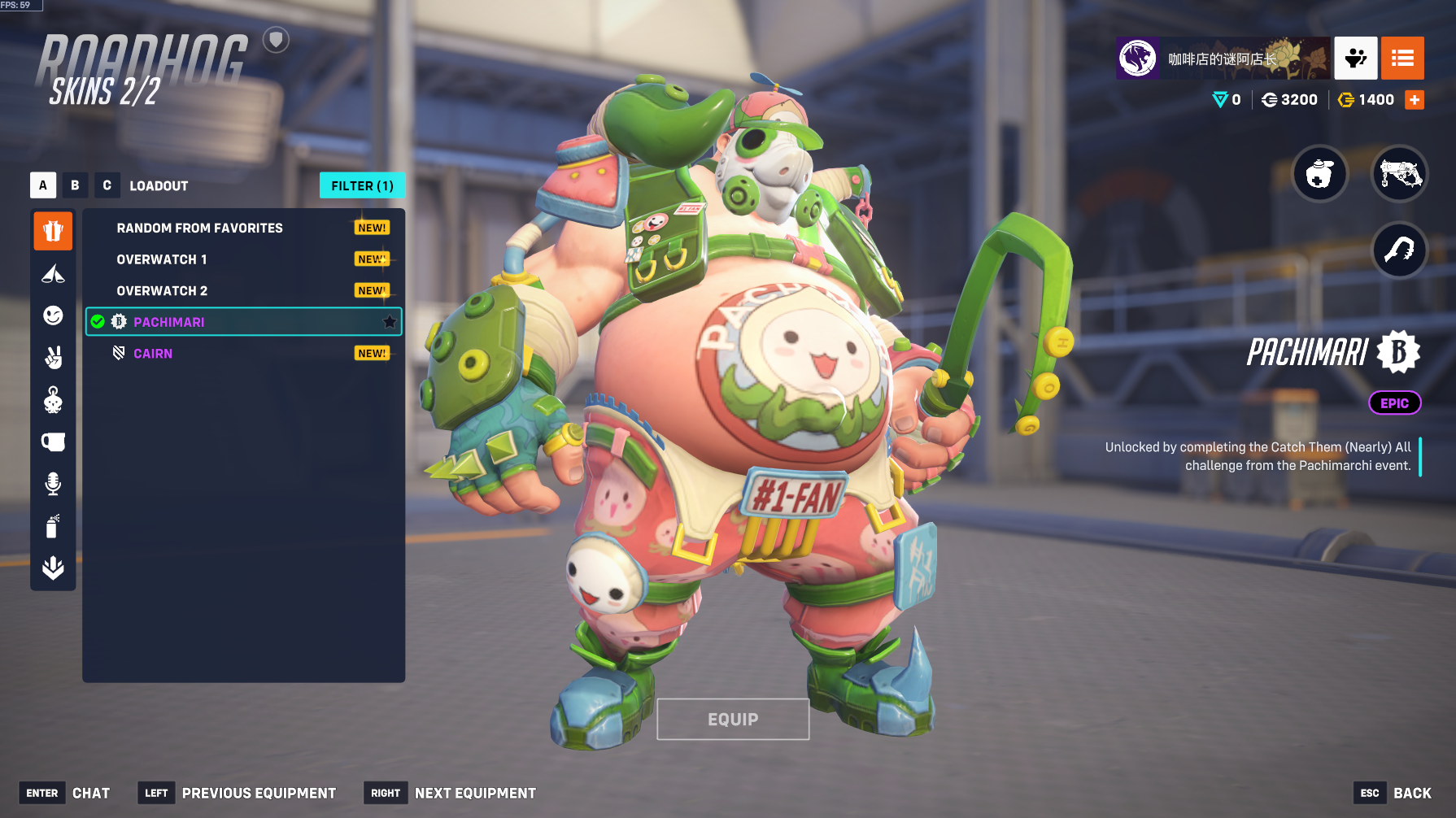Toggle the favorite star on Pachimari
The image size is (1456, 818).
click(390, 322)
